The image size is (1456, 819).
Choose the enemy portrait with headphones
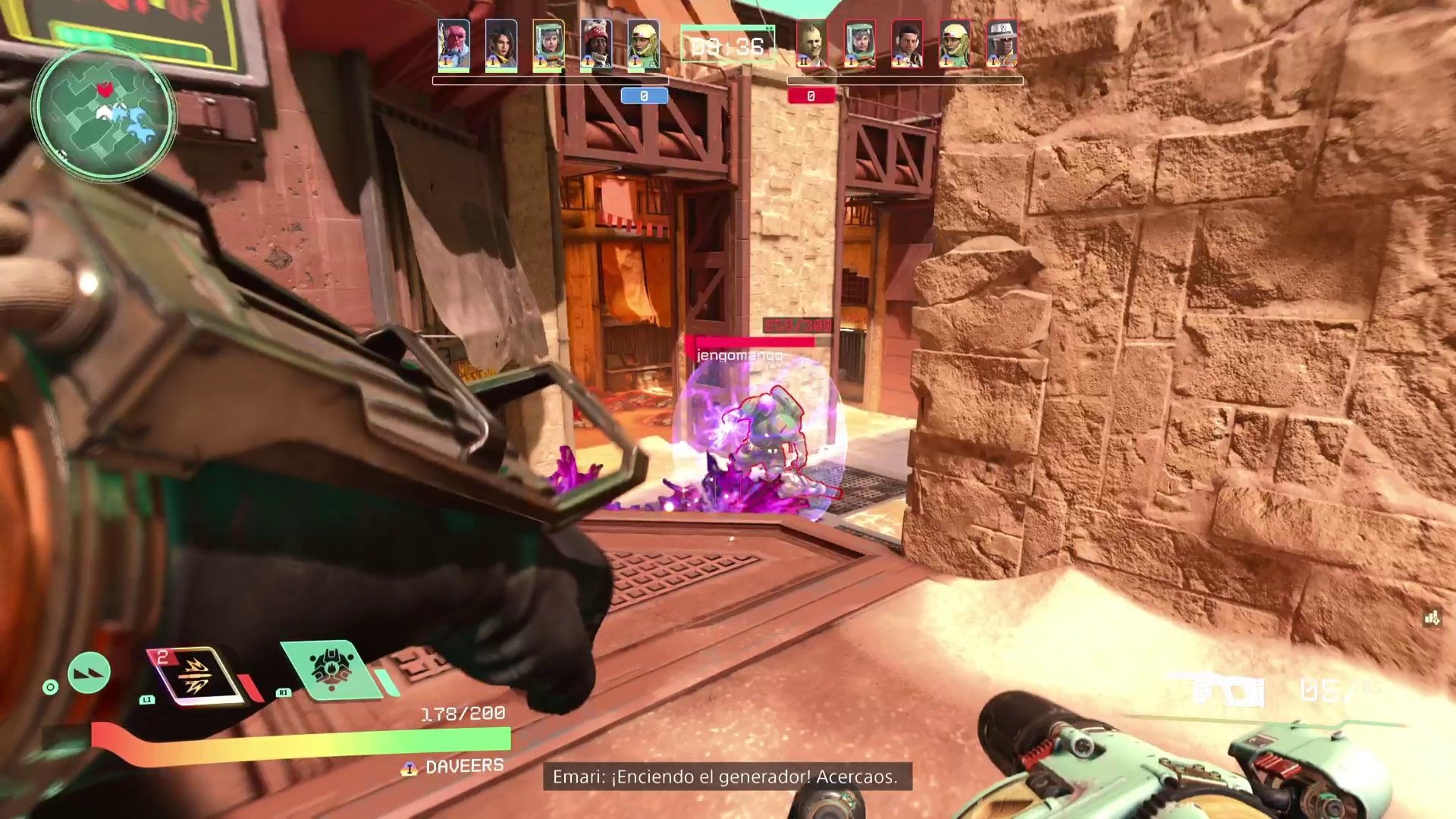tap(906, 45)
